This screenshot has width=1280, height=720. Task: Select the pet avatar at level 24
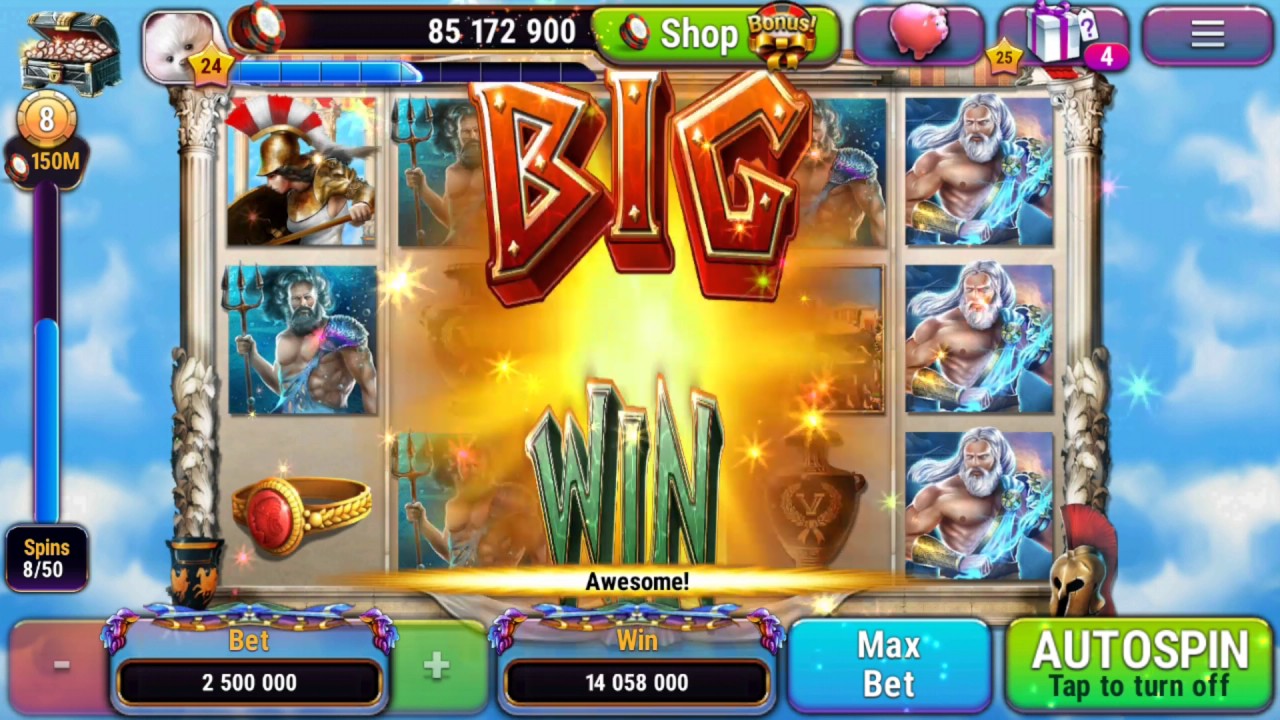point(180,40)
